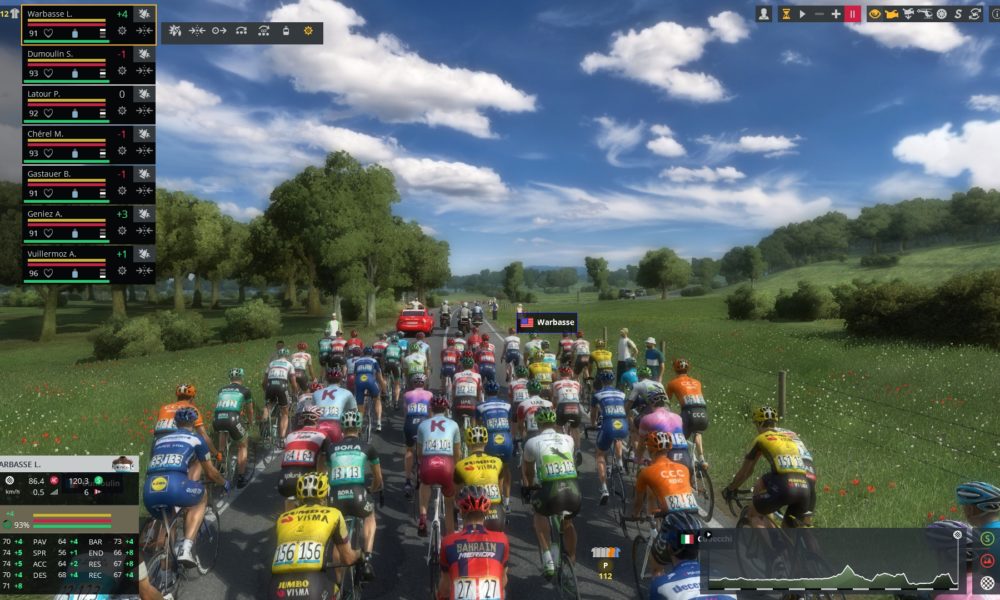The height and width of the screenshot is (600, 1000).
Task: Select the yellow eye camera icon
Action: (x=874, y=14)
